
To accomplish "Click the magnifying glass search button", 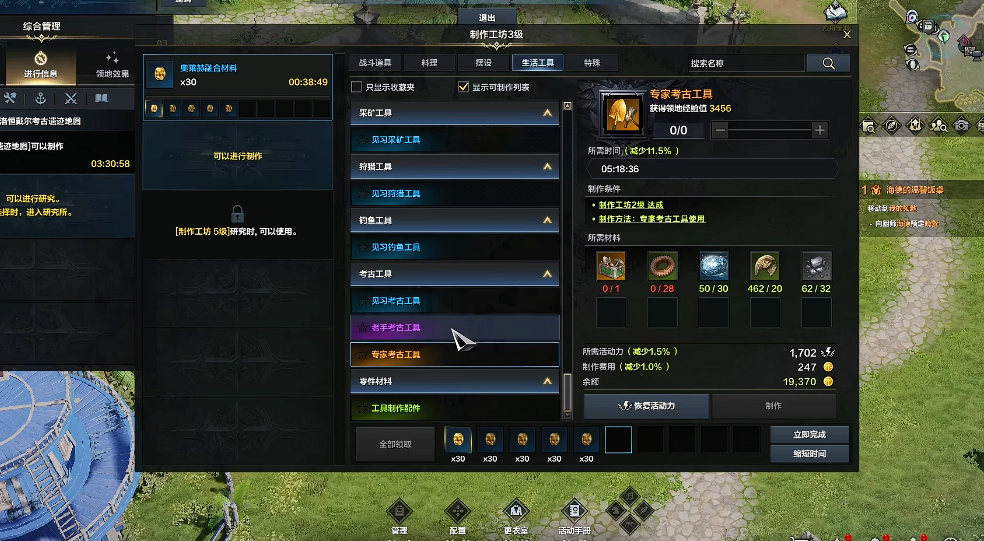I will [x=828, y=63].
